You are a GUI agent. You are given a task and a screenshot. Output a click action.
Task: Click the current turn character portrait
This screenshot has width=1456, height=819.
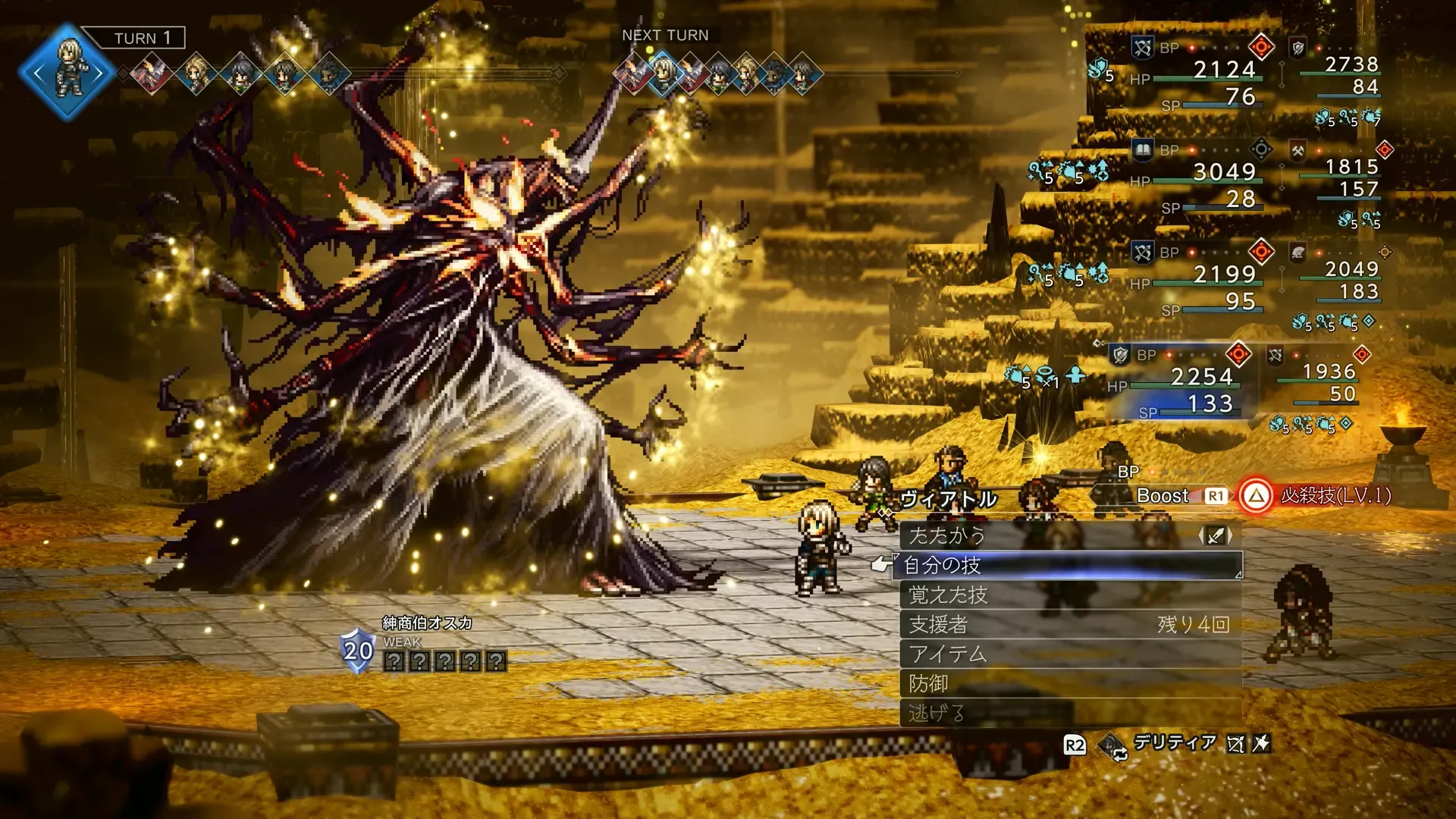click(x=68, y=73)
